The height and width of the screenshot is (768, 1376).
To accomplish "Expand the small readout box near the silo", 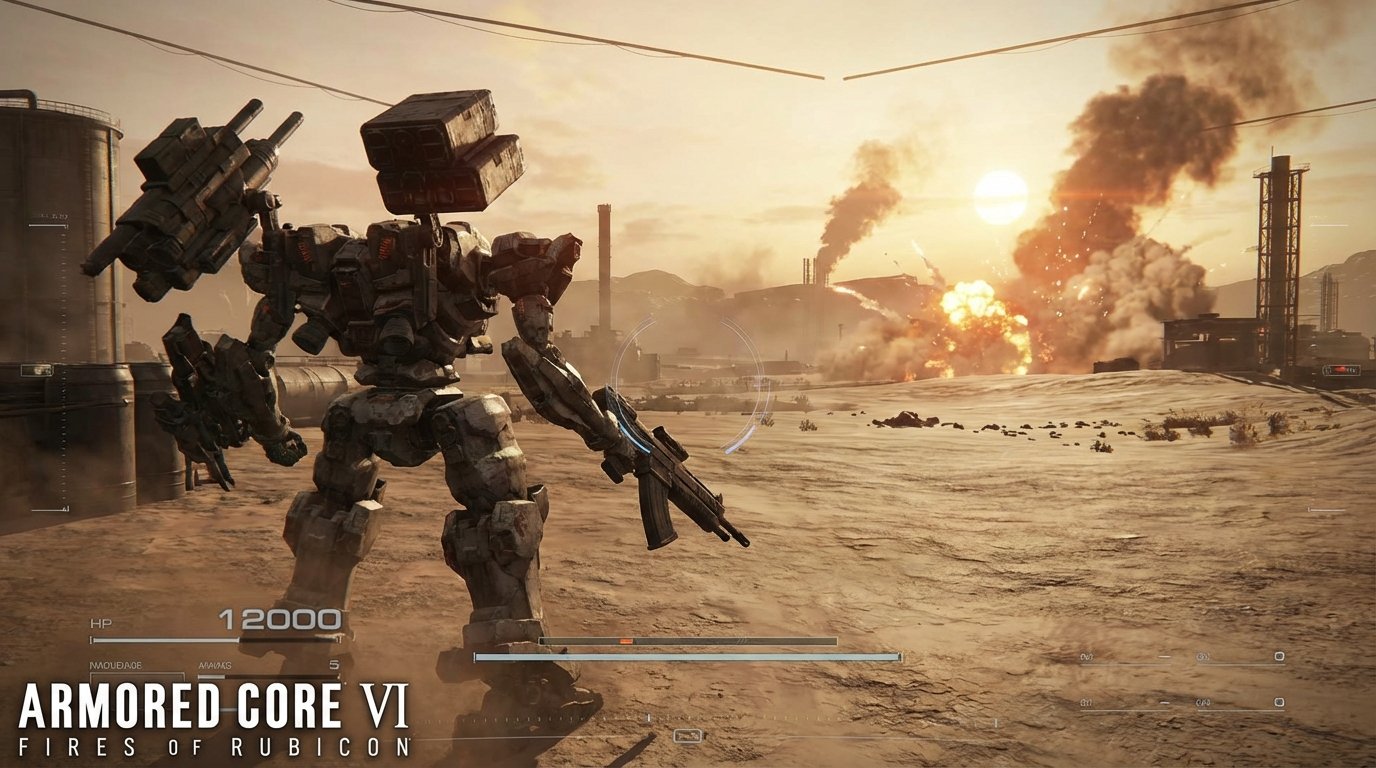I will 37,368.
